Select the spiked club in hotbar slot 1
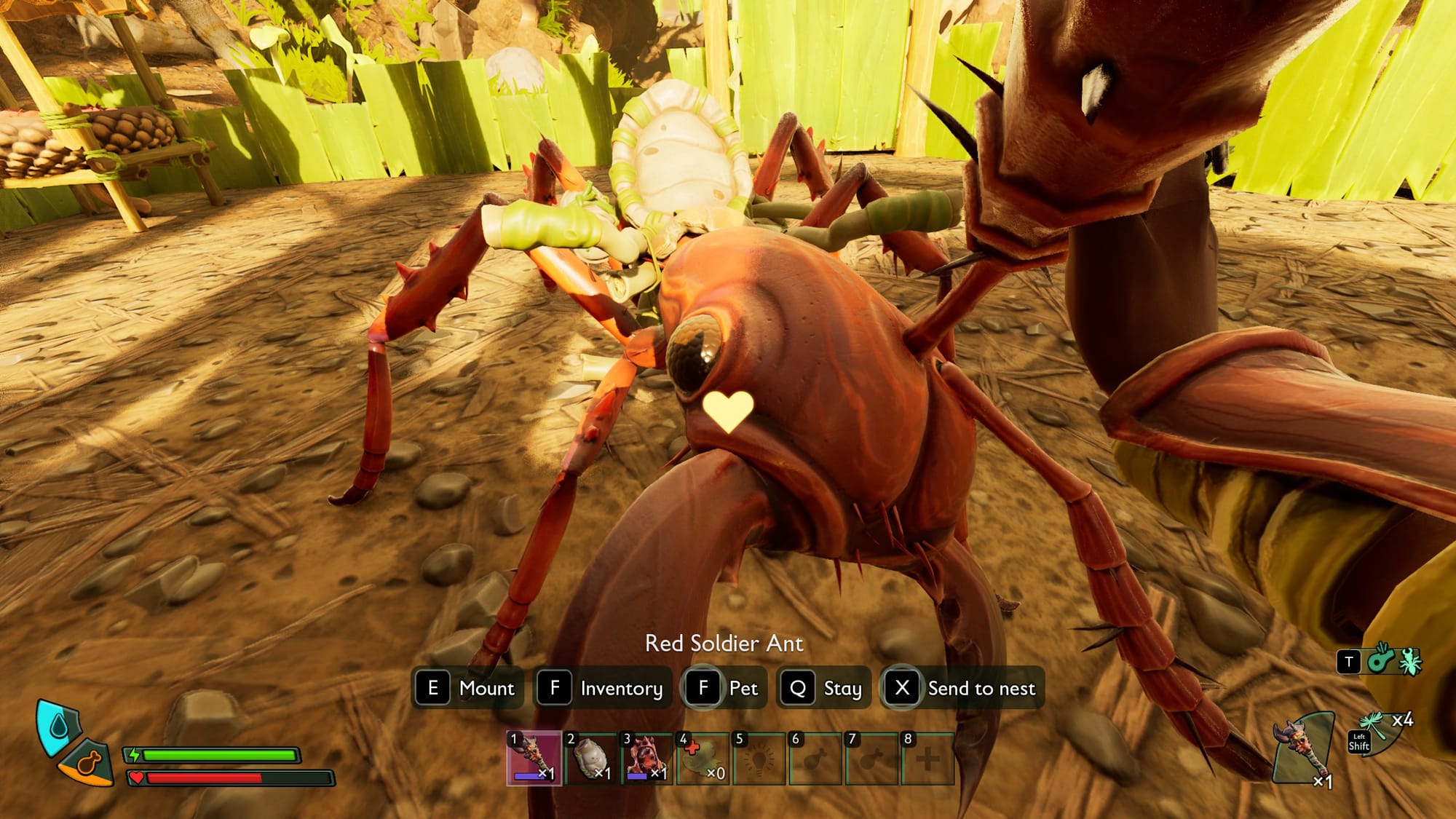 [534, 759]
